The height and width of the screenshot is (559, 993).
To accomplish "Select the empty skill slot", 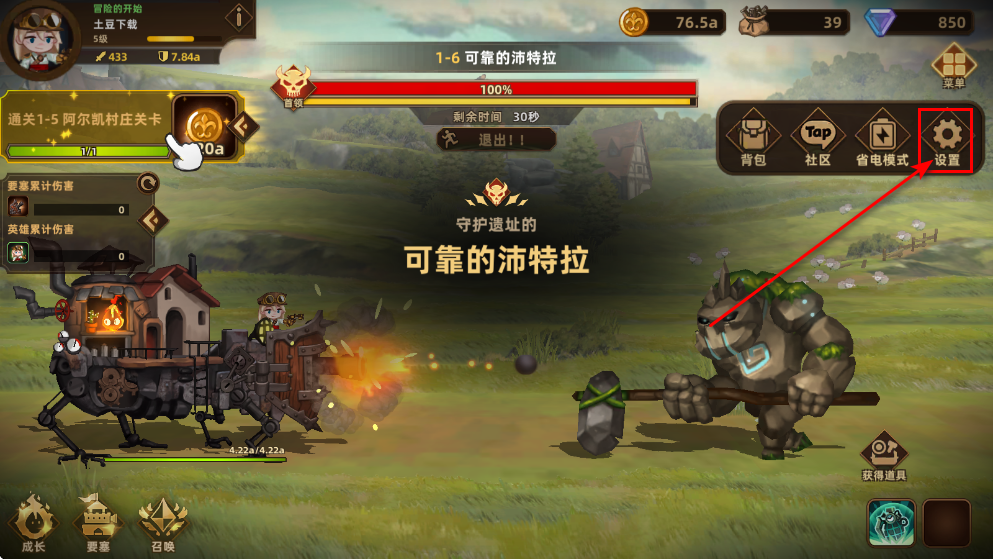I will pyautogui.click(x=946, y=523).
